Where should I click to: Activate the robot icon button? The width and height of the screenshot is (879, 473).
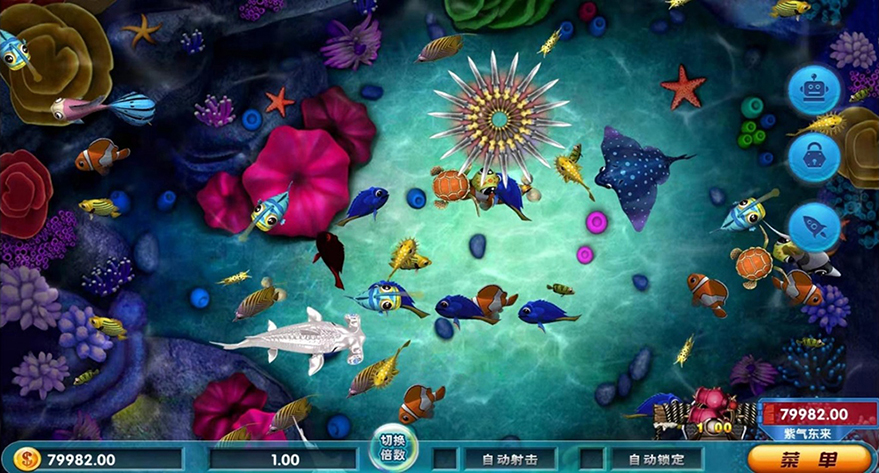click(813, 91)
